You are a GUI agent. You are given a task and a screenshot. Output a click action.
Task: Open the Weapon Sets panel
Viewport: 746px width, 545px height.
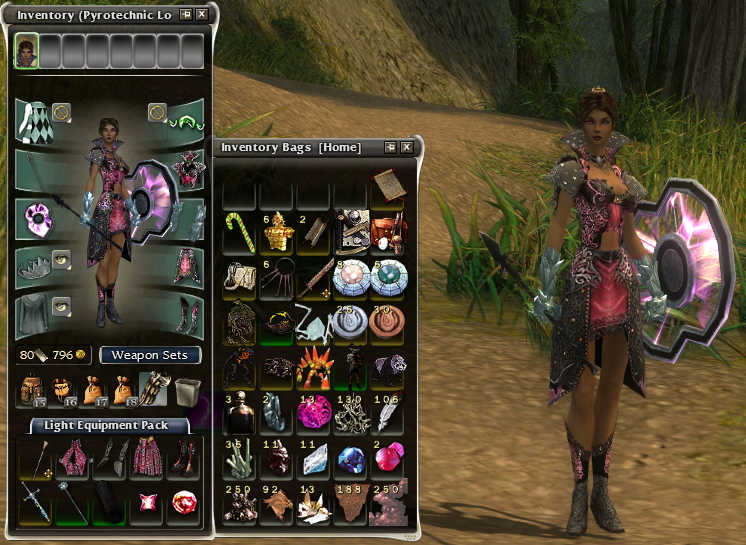point(150,355)
